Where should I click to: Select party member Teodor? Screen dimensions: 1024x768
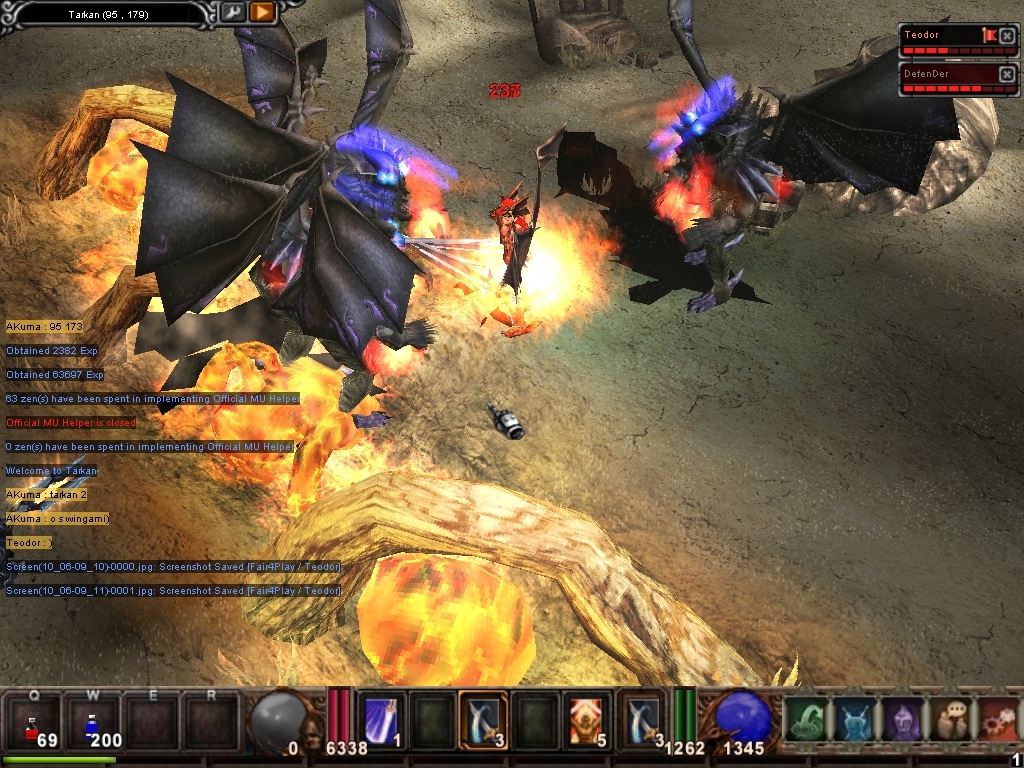tap(942, 35)
